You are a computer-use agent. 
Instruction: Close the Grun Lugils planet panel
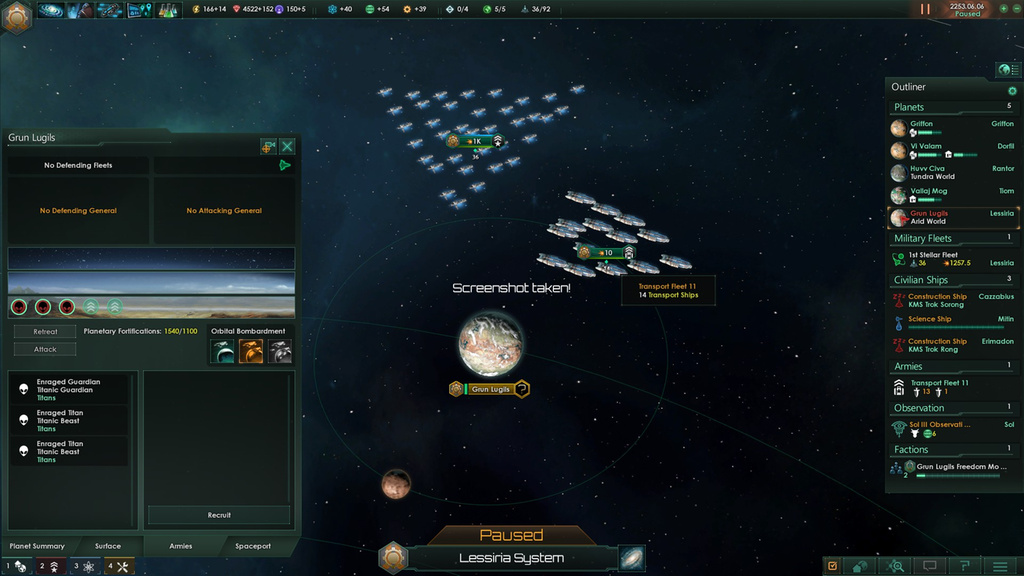point(287,146)
